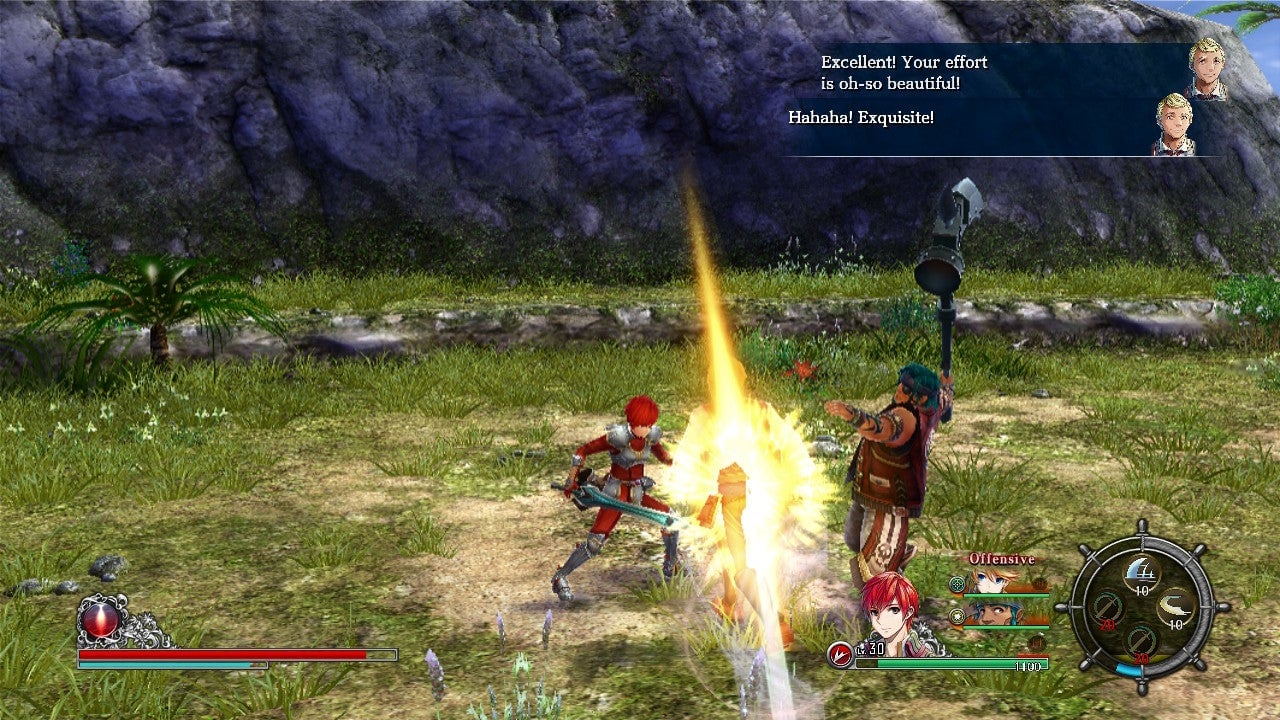Toggle the Offensive battle mode label
The width and height of the screenshot is (1280, 720).
1000,558
